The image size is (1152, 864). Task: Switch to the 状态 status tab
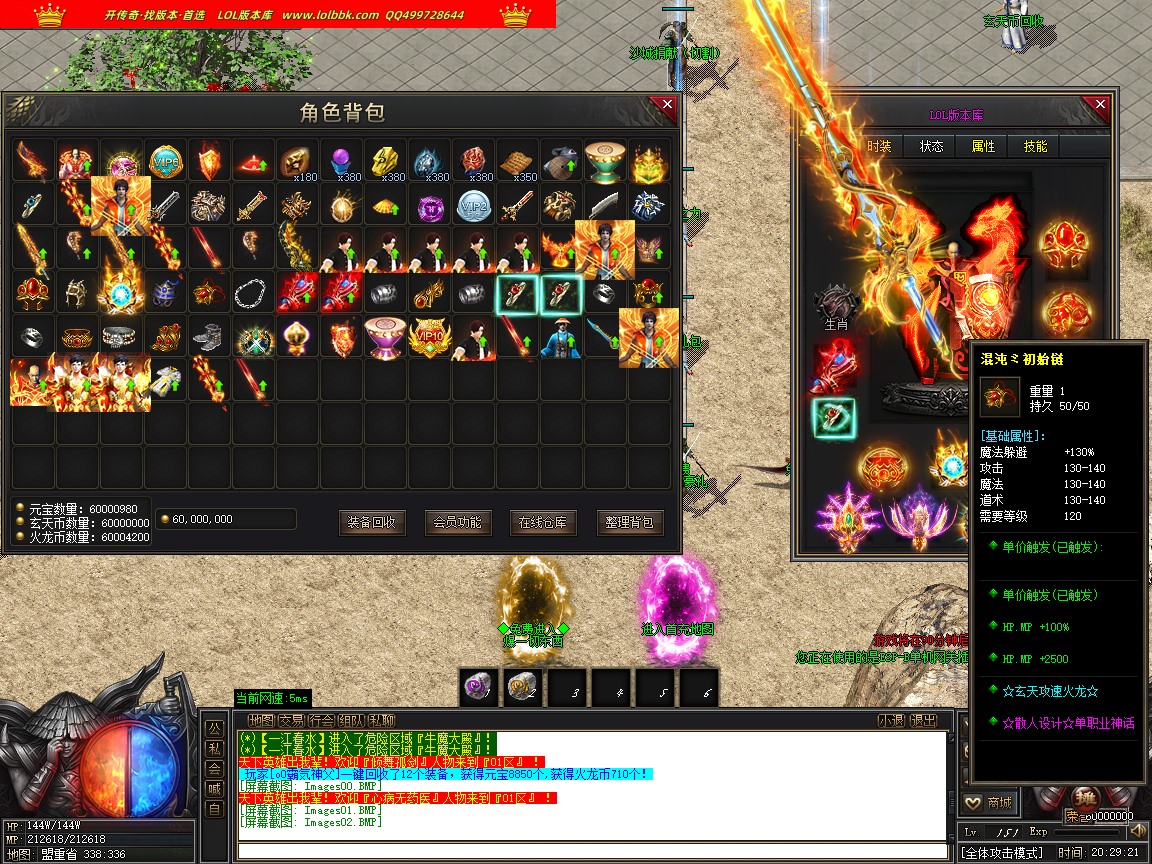pos(931,146)
